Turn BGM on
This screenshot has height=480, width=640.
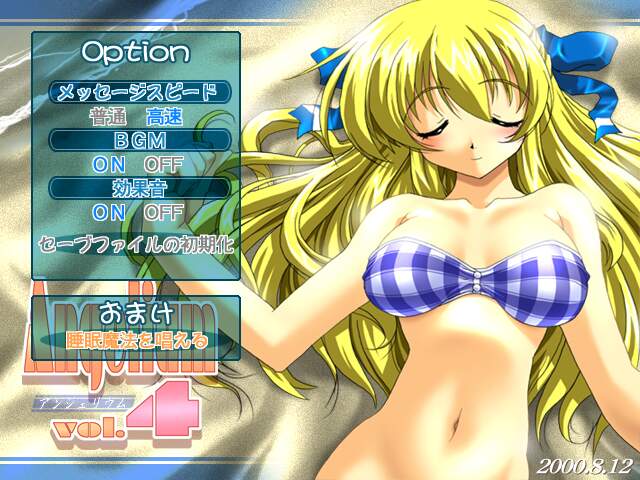109,163
